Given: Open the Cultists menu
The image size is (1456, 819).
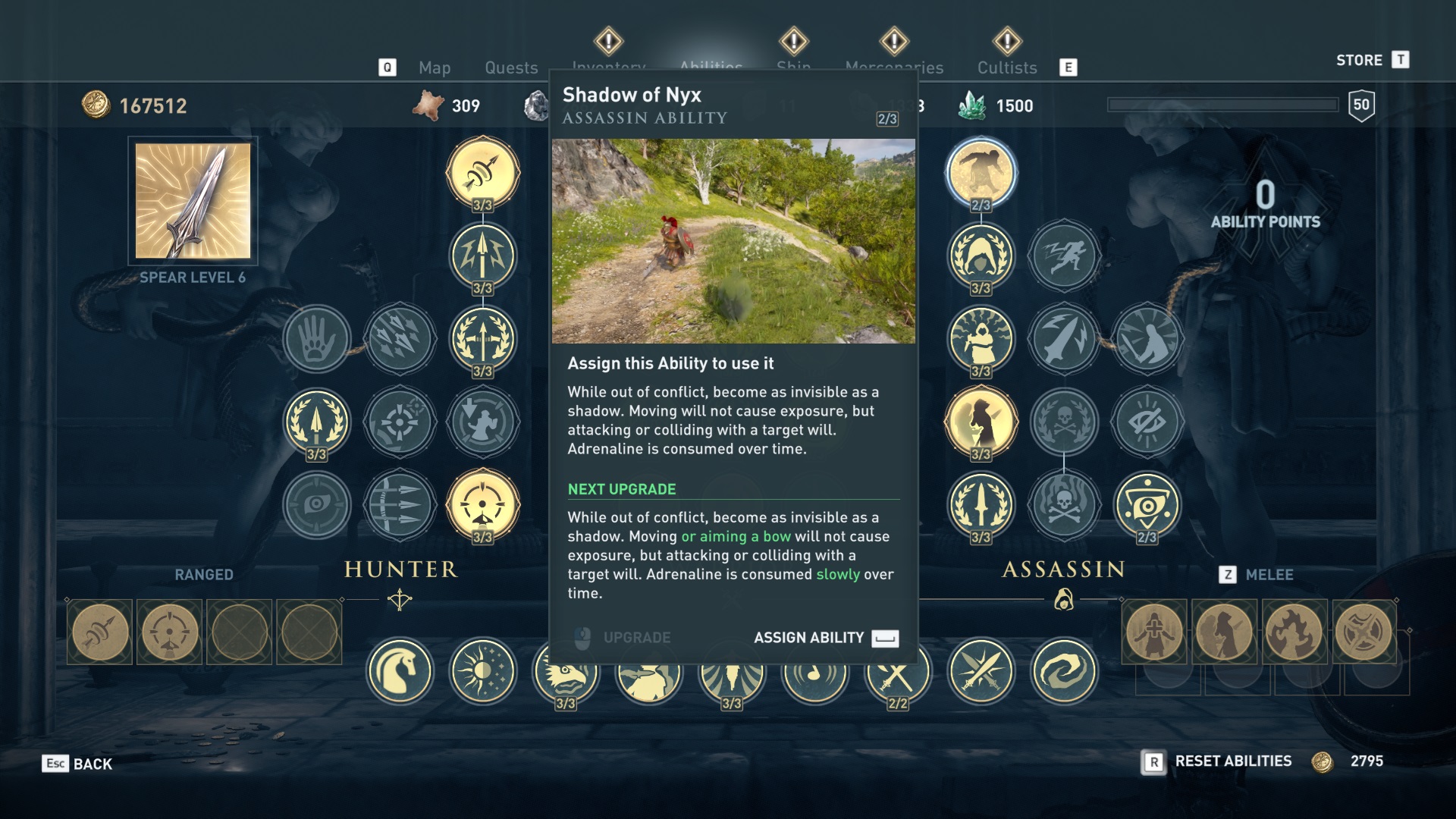Looking at the screenshot, I should pyautogui.click(x=1007, y=68).
